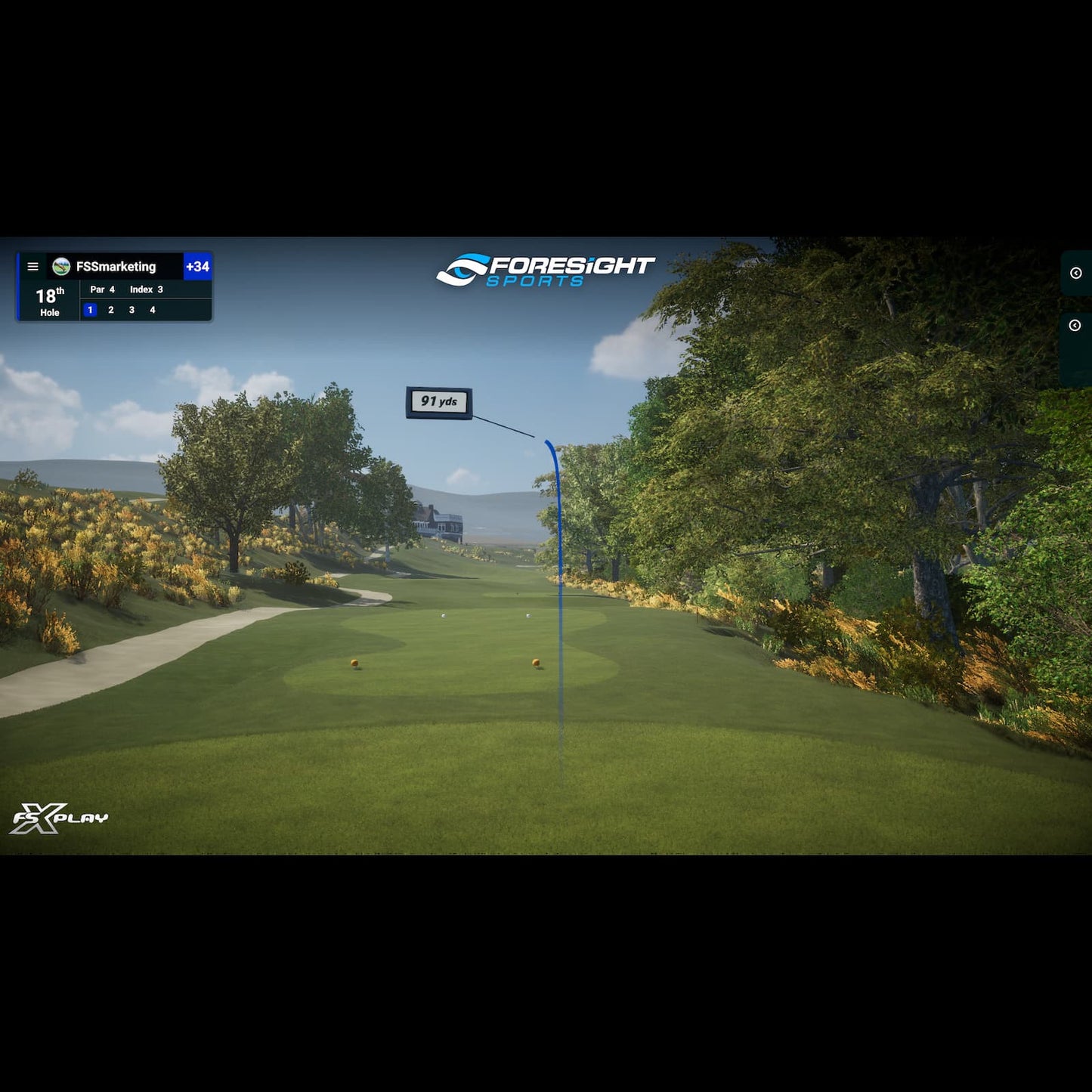Click the blue highlighted shot indicator
The width and height of the screenshot is (1092, 1092).
click(x=89, y=309)
